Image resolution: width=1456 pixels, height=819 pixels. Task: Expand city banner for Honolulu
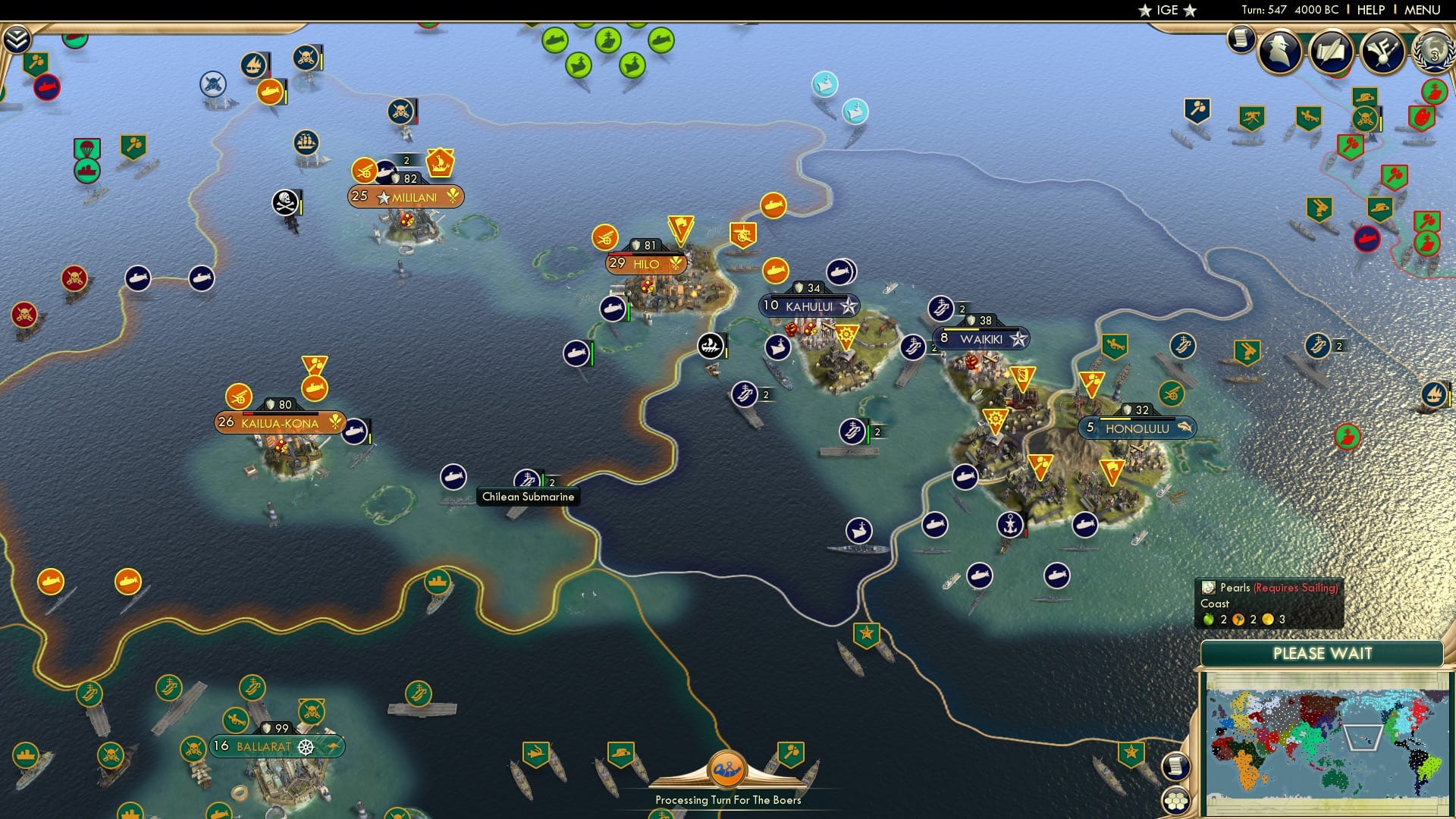pos(1137,427)
